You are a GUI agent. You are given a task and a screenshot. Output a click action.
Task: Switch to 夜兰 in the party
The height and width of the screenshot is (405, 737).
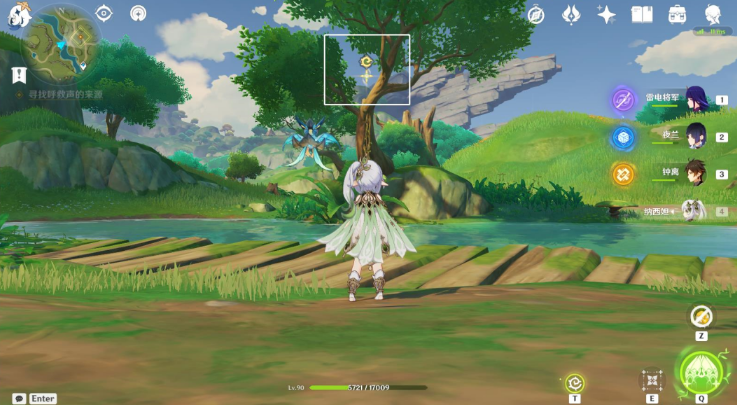click(695, 137)
